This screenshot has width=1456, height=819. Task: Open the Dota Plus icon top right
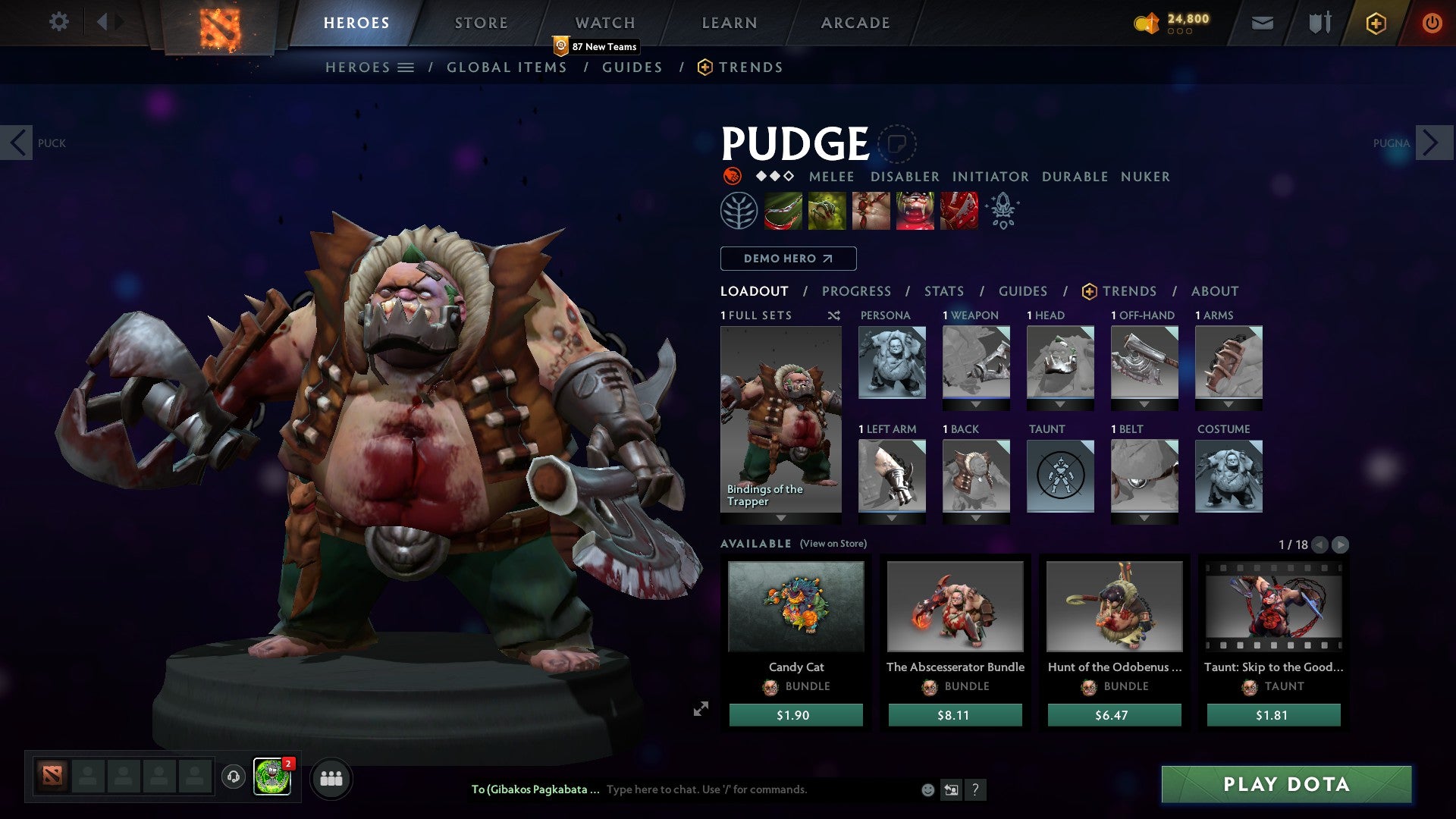pyautogui.click(x=1375, y=23)
